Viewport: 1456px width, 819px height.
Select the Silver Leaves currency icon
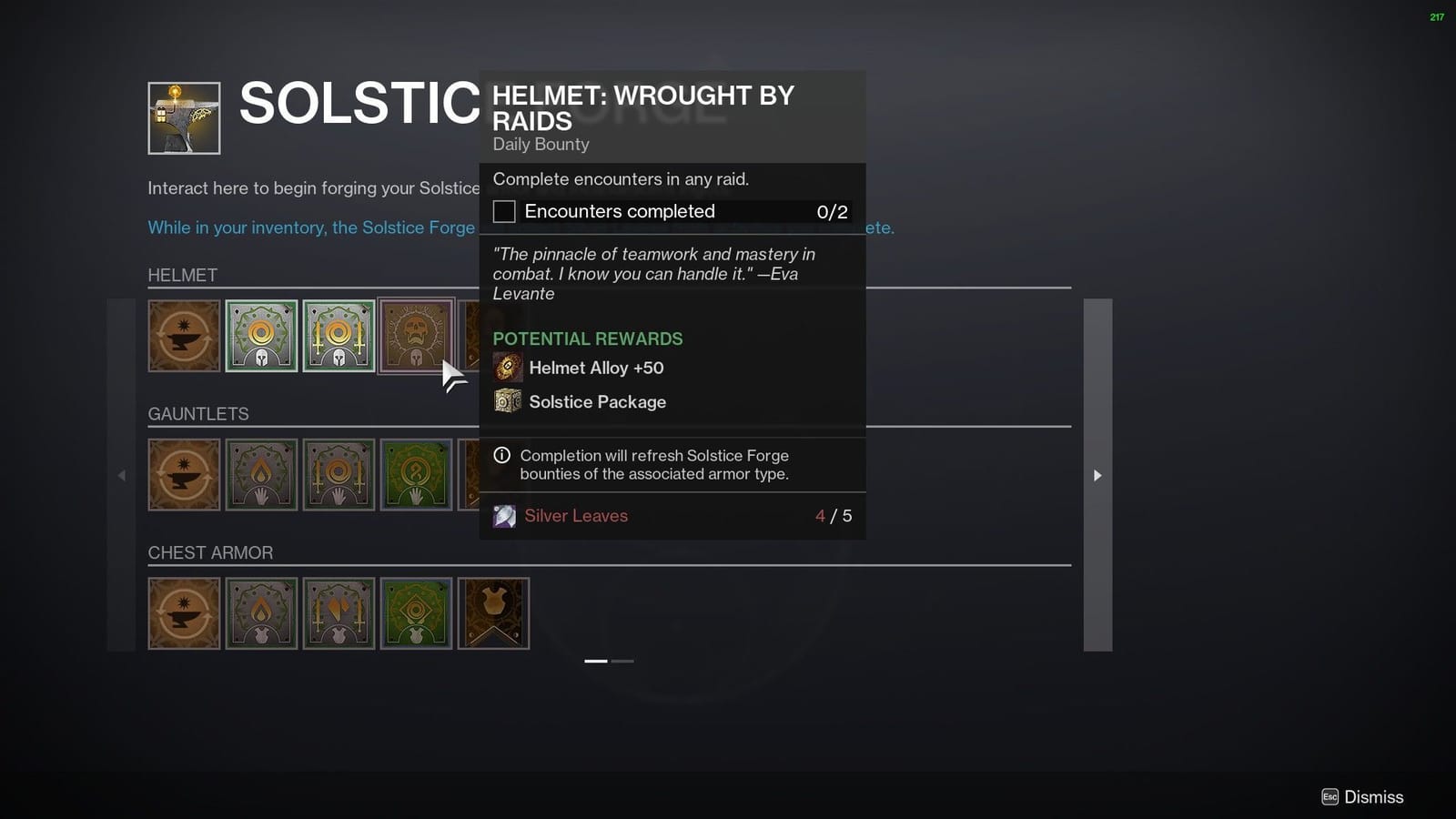[504, 516]
